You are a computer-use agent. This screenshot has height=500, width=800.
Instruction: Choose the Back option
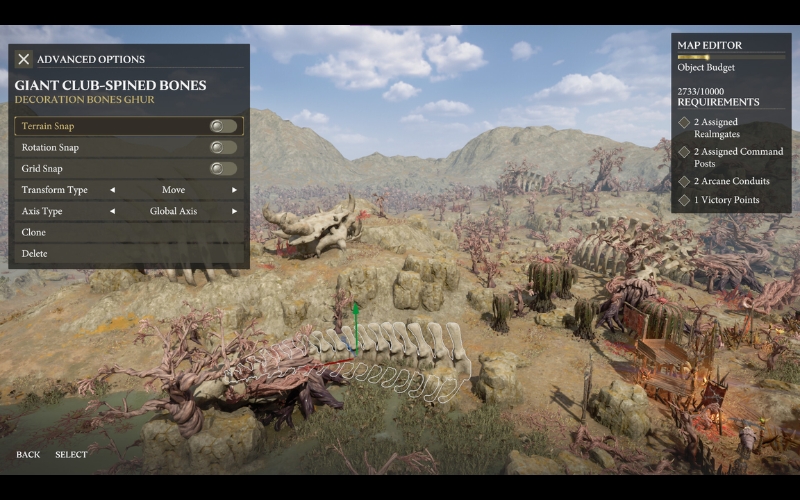pyautogui.click(x=28, y=455)
